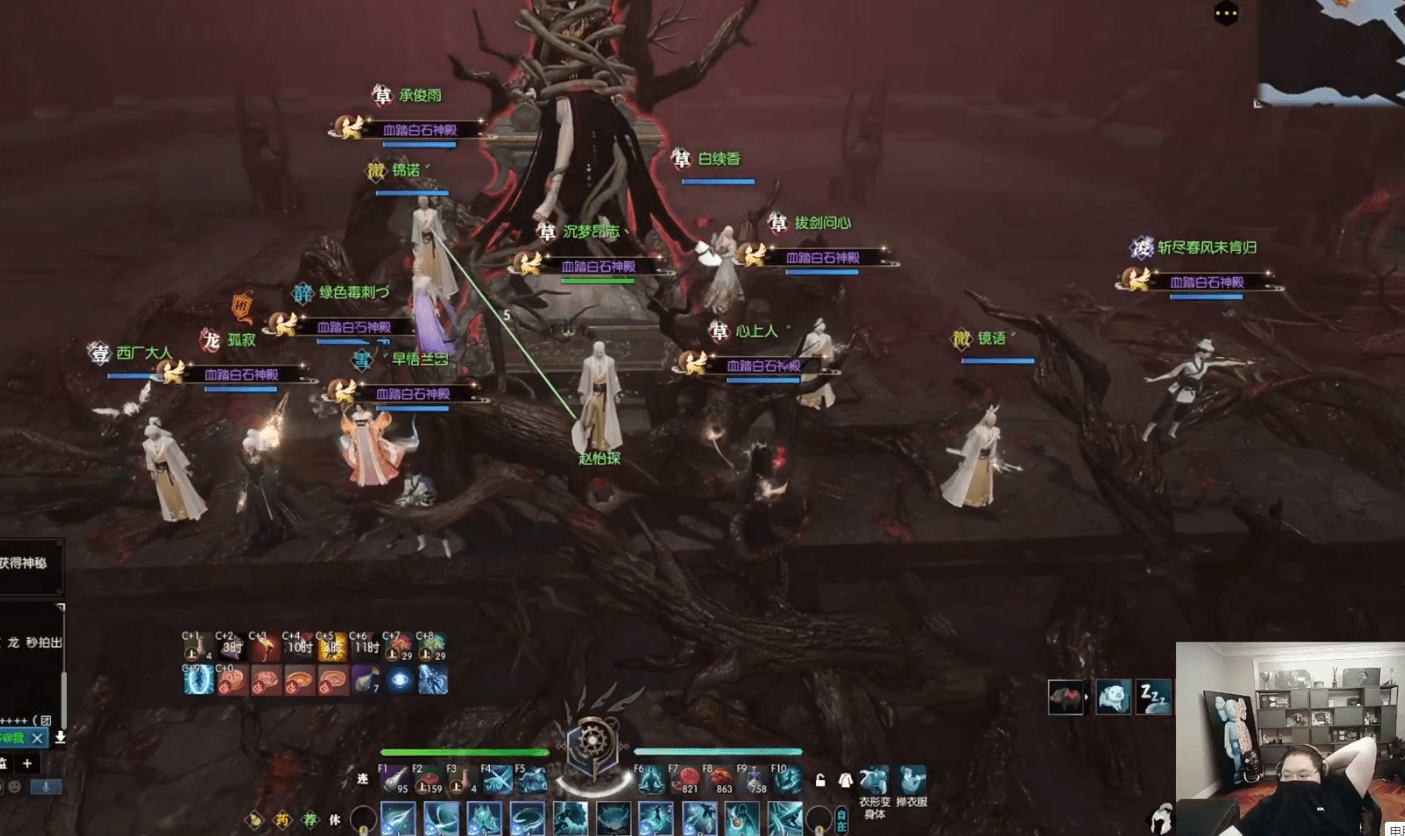Image resolution: width=1405 pixels, height=836 pixels.
Task: Click the 衣形变身体 outfit transform button
Action: point(874,781)
